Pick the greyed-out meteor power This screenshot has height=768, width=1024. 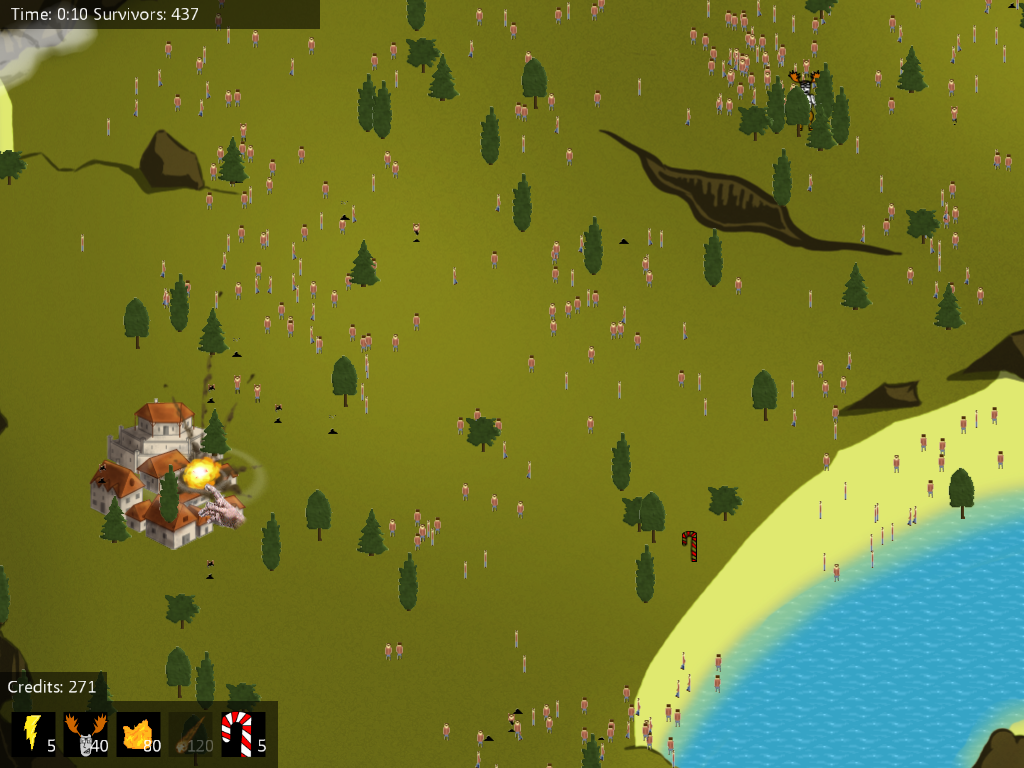click(190, 733)
